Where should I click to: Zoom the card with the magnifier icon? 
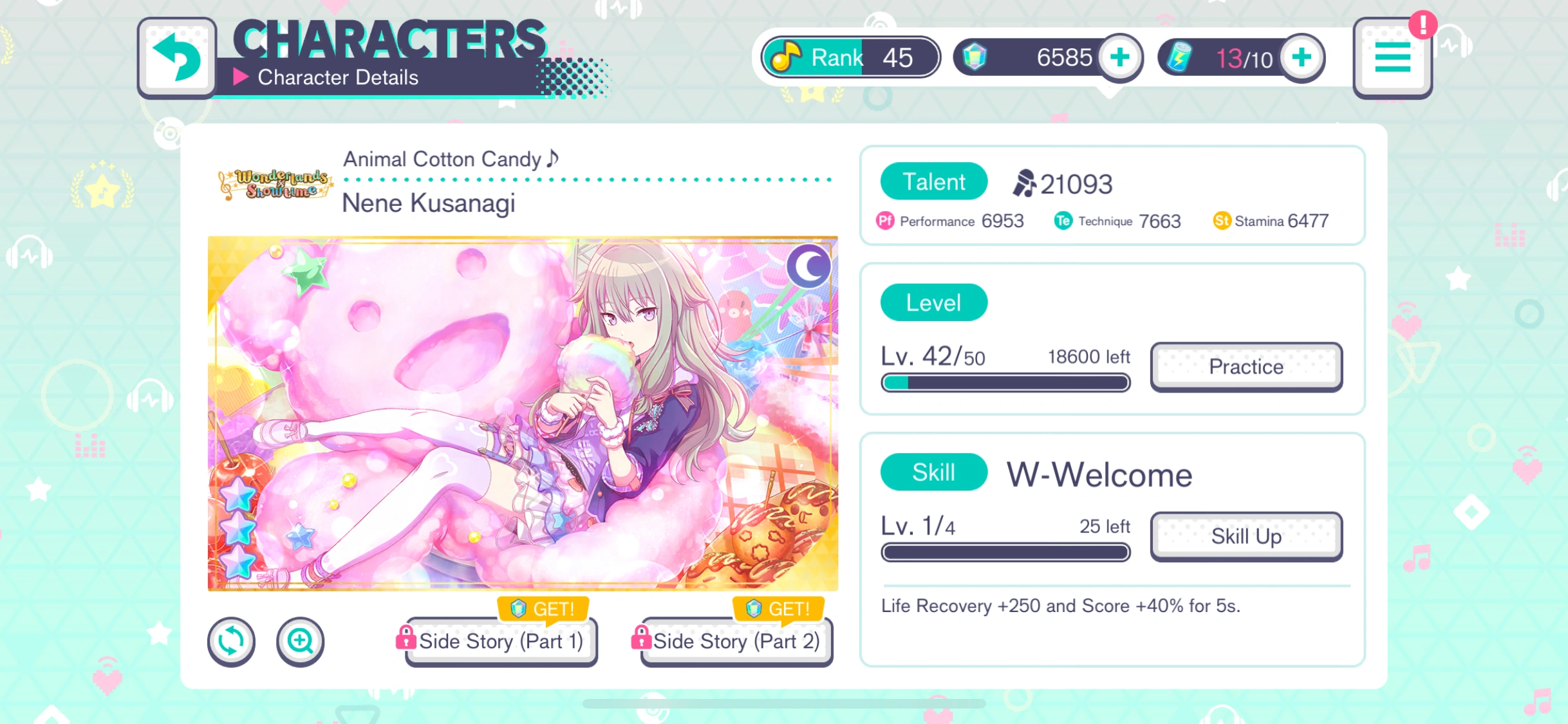300,641
